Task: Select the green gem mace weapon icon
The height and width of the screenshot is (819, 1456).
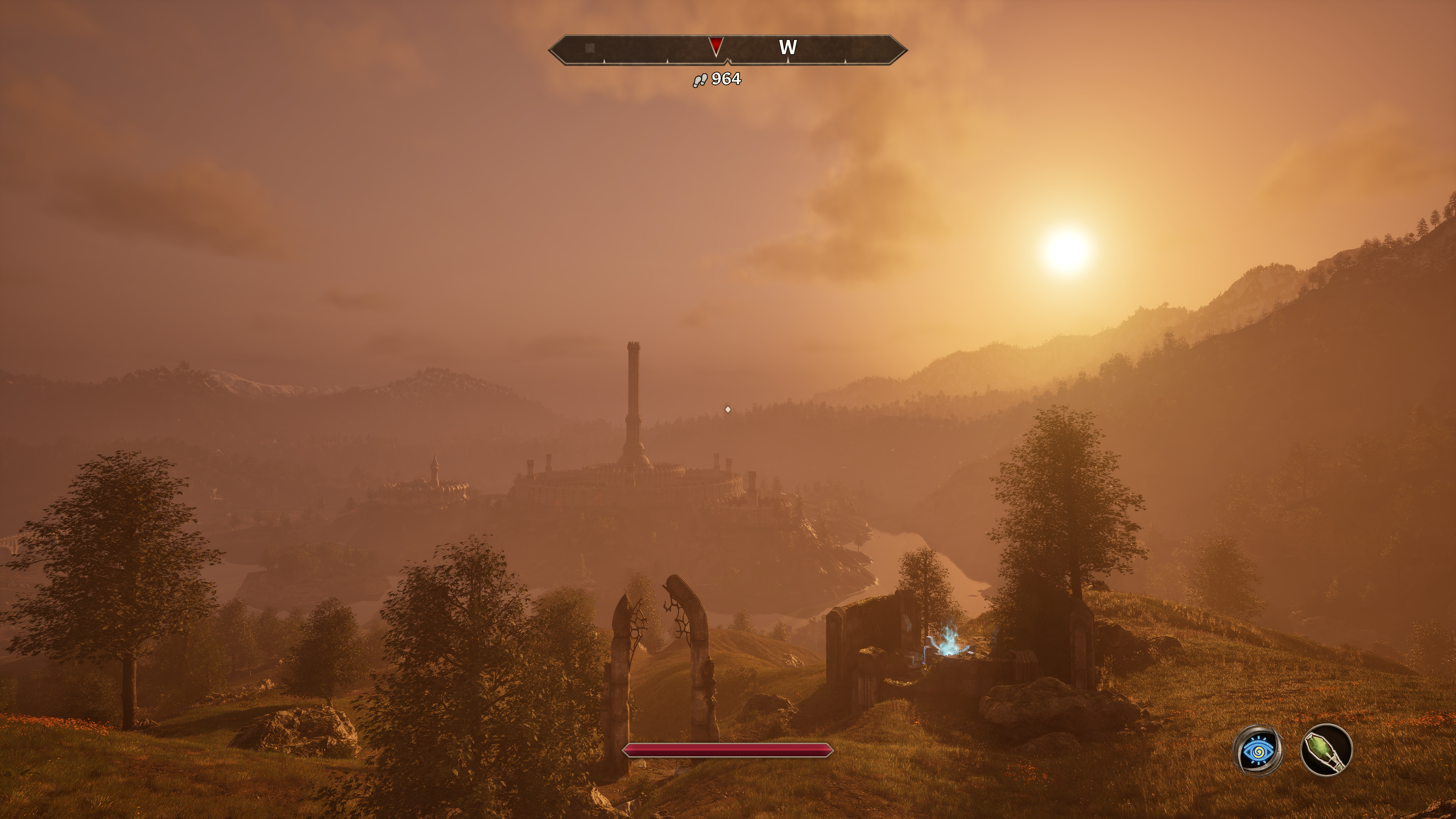Action: [1326, 751]
